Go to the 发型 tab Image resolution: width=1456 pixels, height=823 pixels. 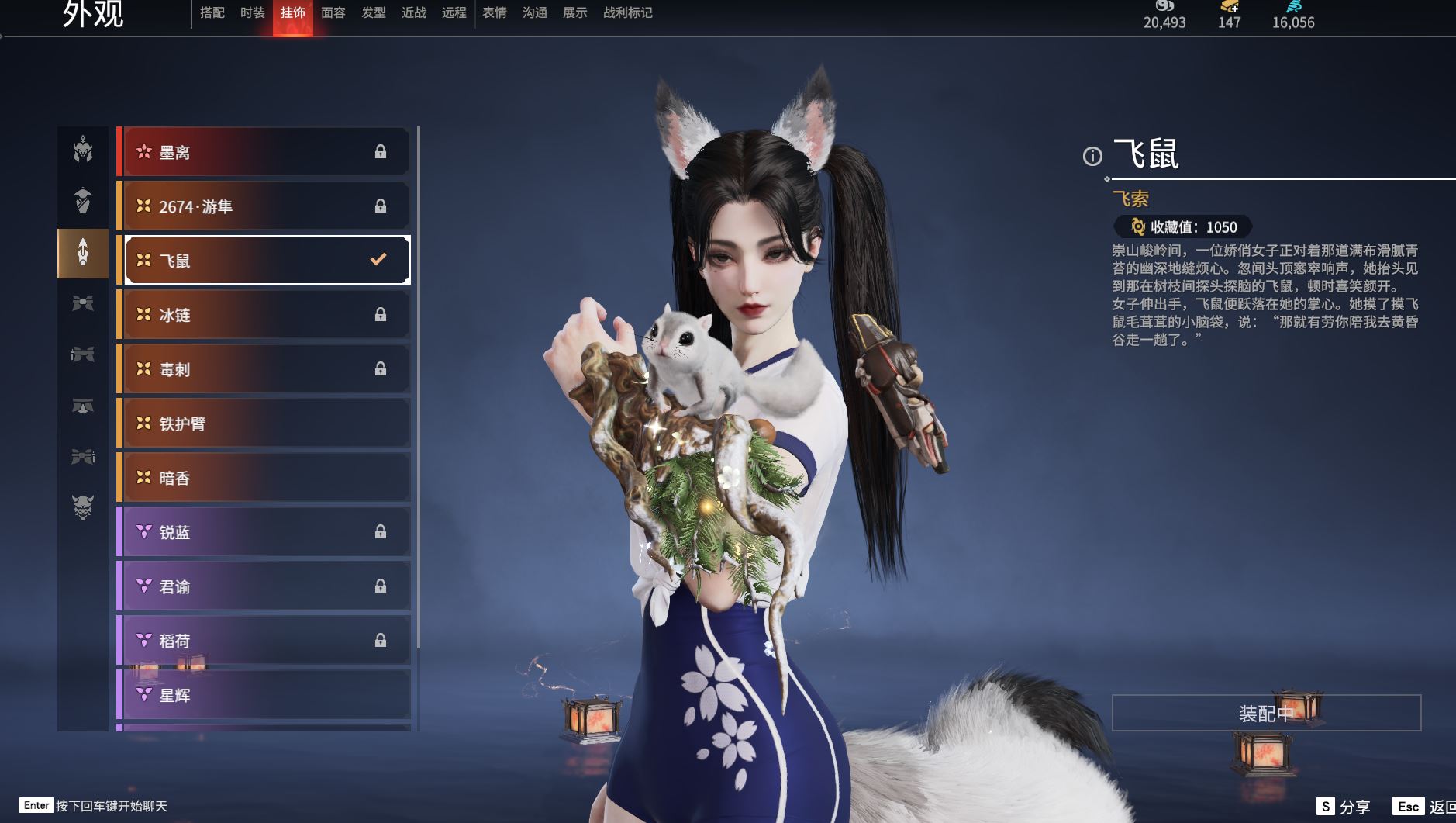[373, 13]
